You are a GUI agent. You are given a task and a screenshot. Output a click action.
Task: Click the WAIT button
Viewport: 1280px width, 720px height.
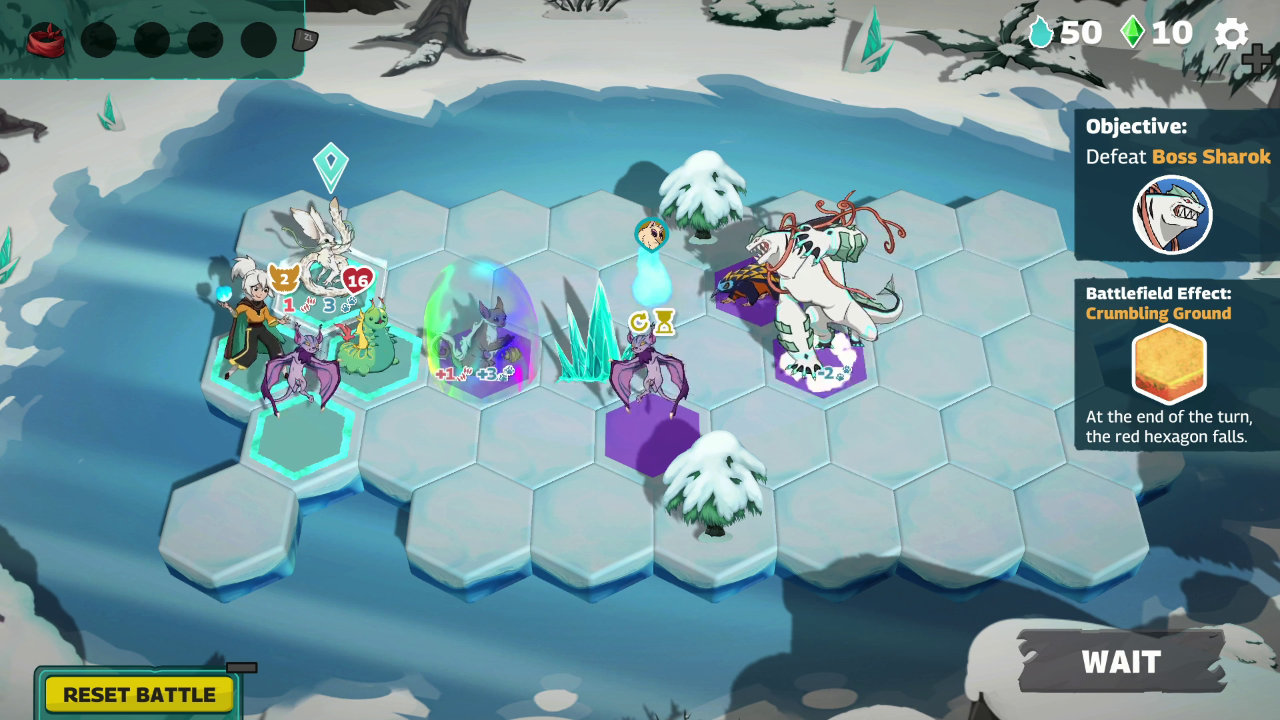pyautogui.click(x=1121, y=662)
